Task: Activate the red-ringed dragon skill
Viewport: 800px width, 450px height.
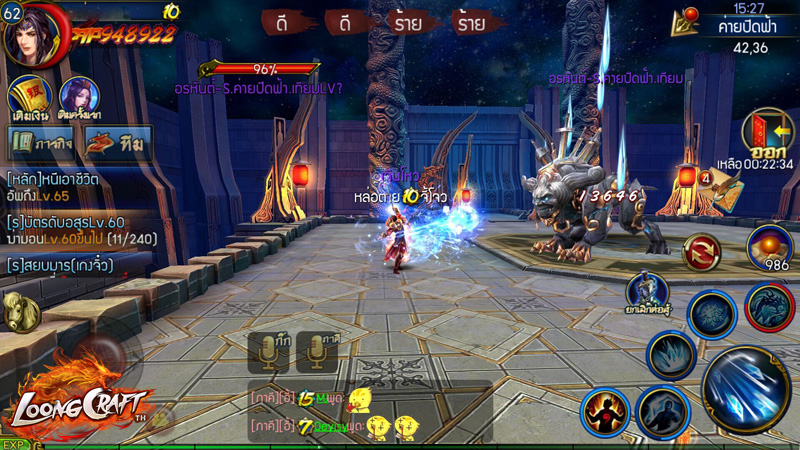Action: [769, 307]
